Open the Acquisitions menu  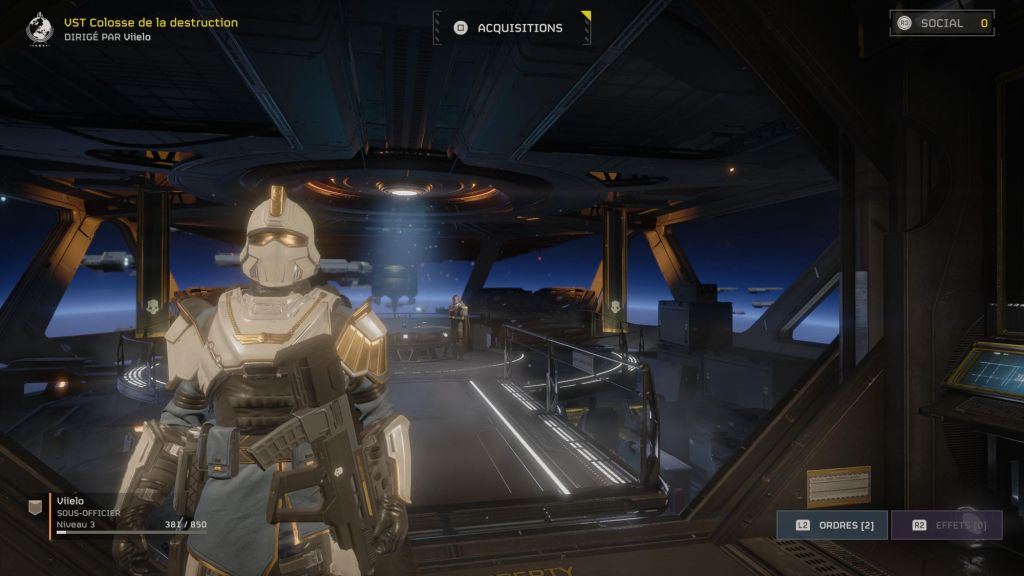[512, 28]
